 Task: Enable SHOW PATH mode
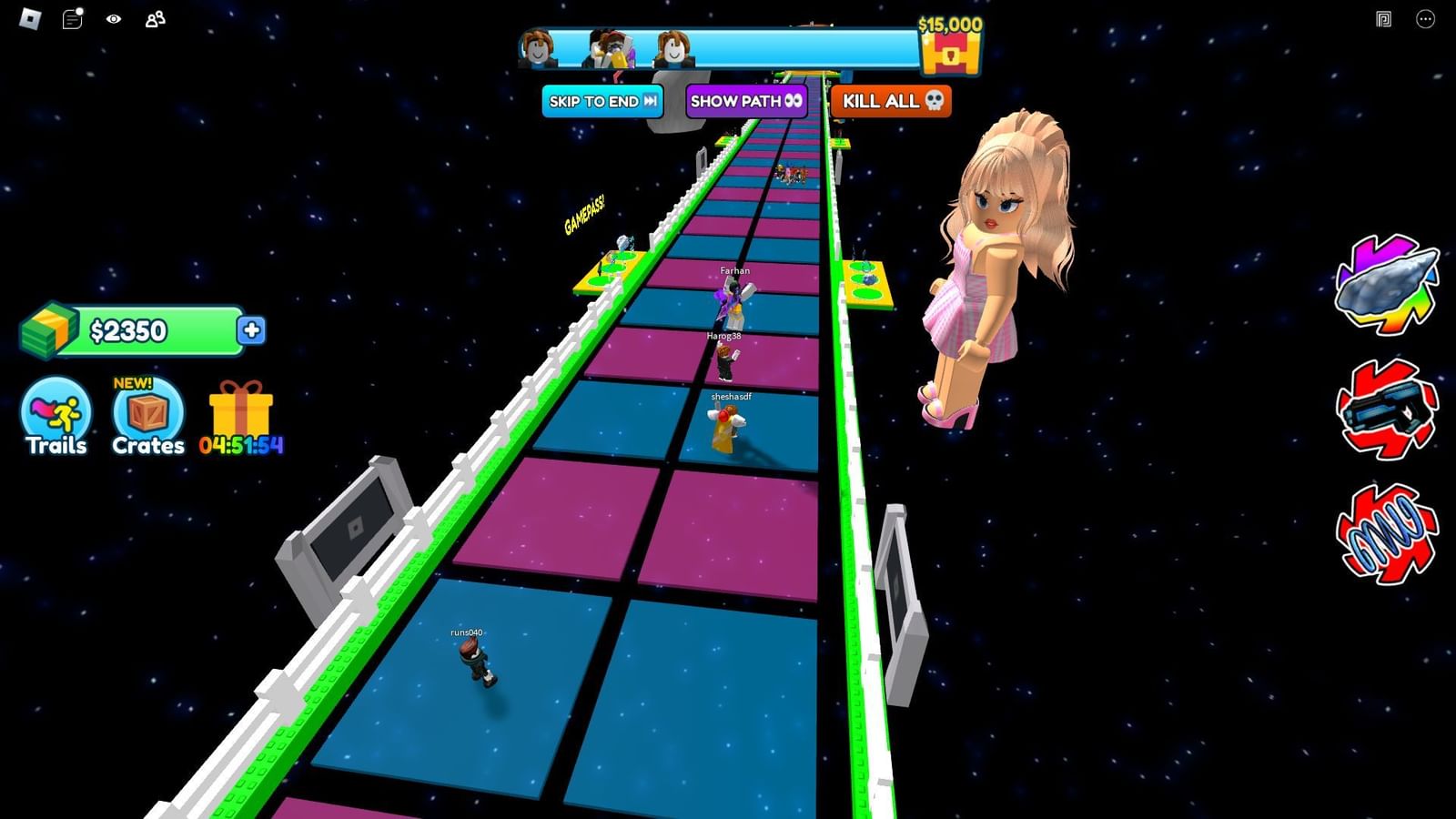pos(745,102)
